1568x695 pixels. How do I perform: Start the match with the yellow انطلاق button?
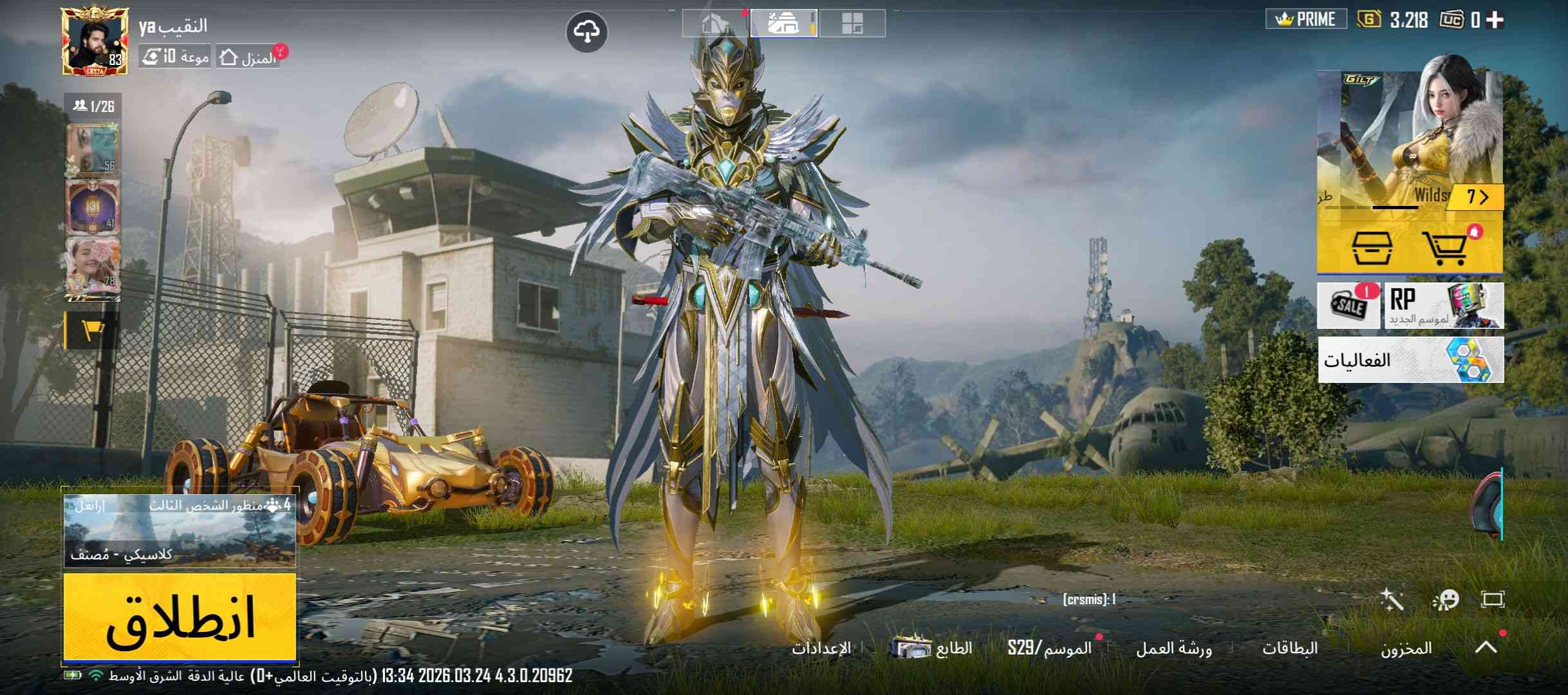click(180, 616)
